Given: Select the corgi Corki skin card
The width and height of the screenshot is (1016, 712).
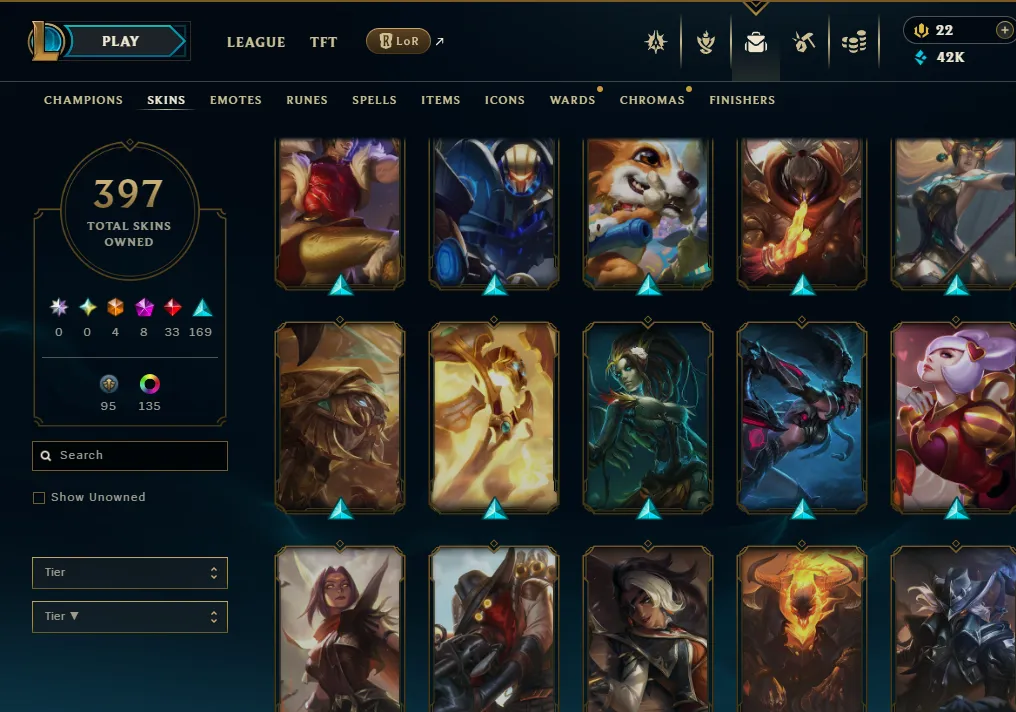Looking at the screenshot, I should point(649,212).
